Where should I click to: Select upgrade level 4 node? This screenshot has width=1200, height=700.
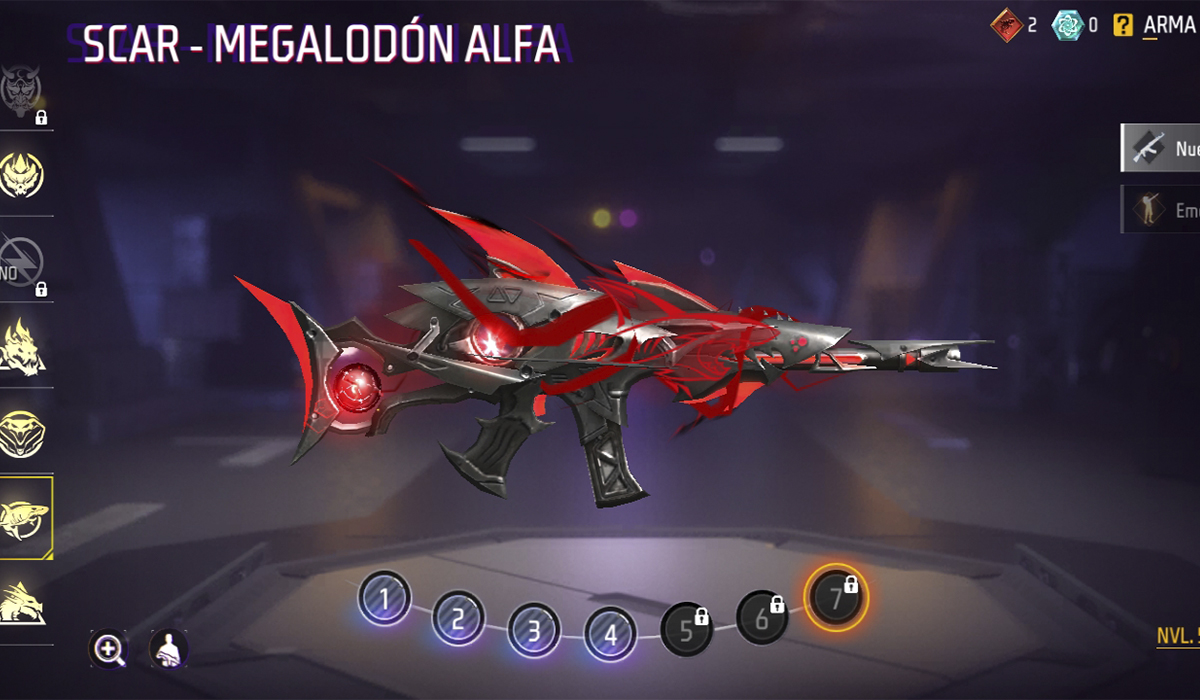610,632
